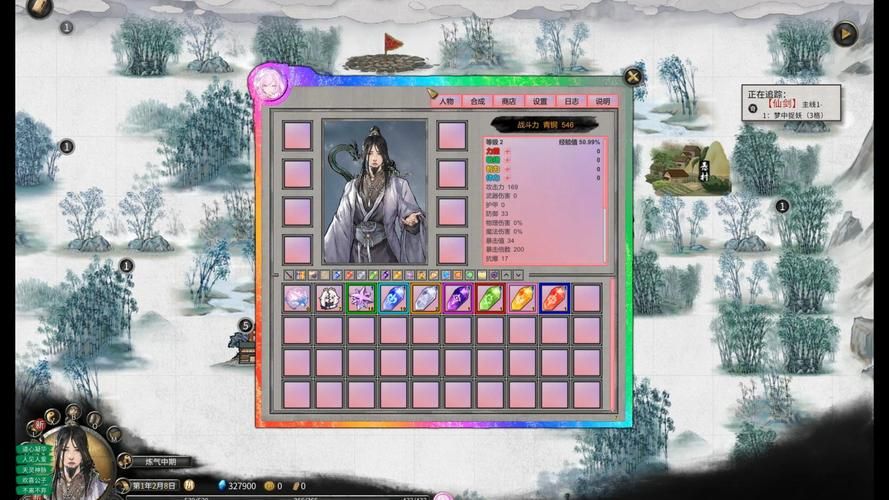889x500 pixels.
Task: Open the 日志 log tab
Action: tap(570, 101)
